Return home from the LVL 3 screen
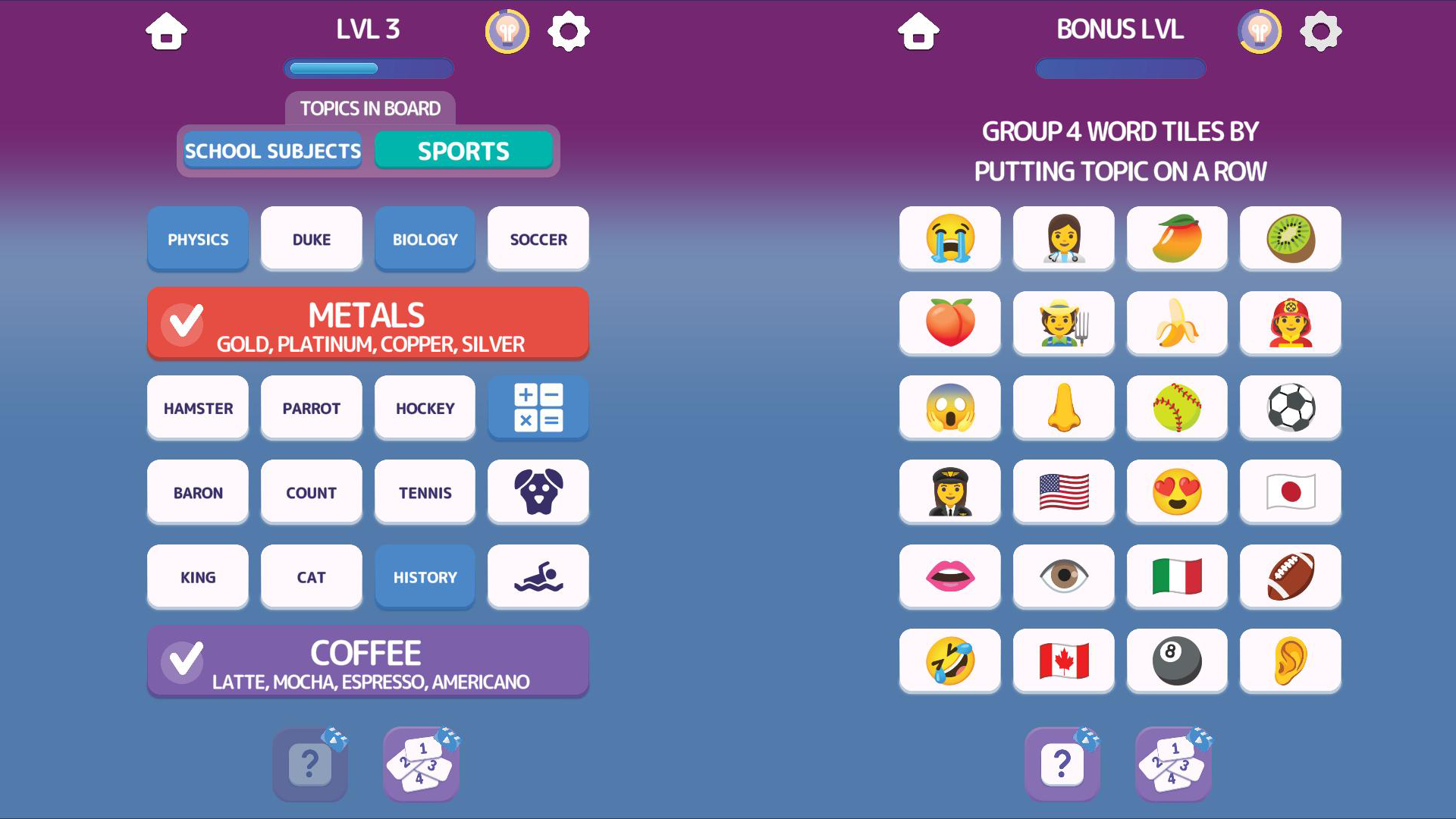1456x819 pixels. [167, 31]
